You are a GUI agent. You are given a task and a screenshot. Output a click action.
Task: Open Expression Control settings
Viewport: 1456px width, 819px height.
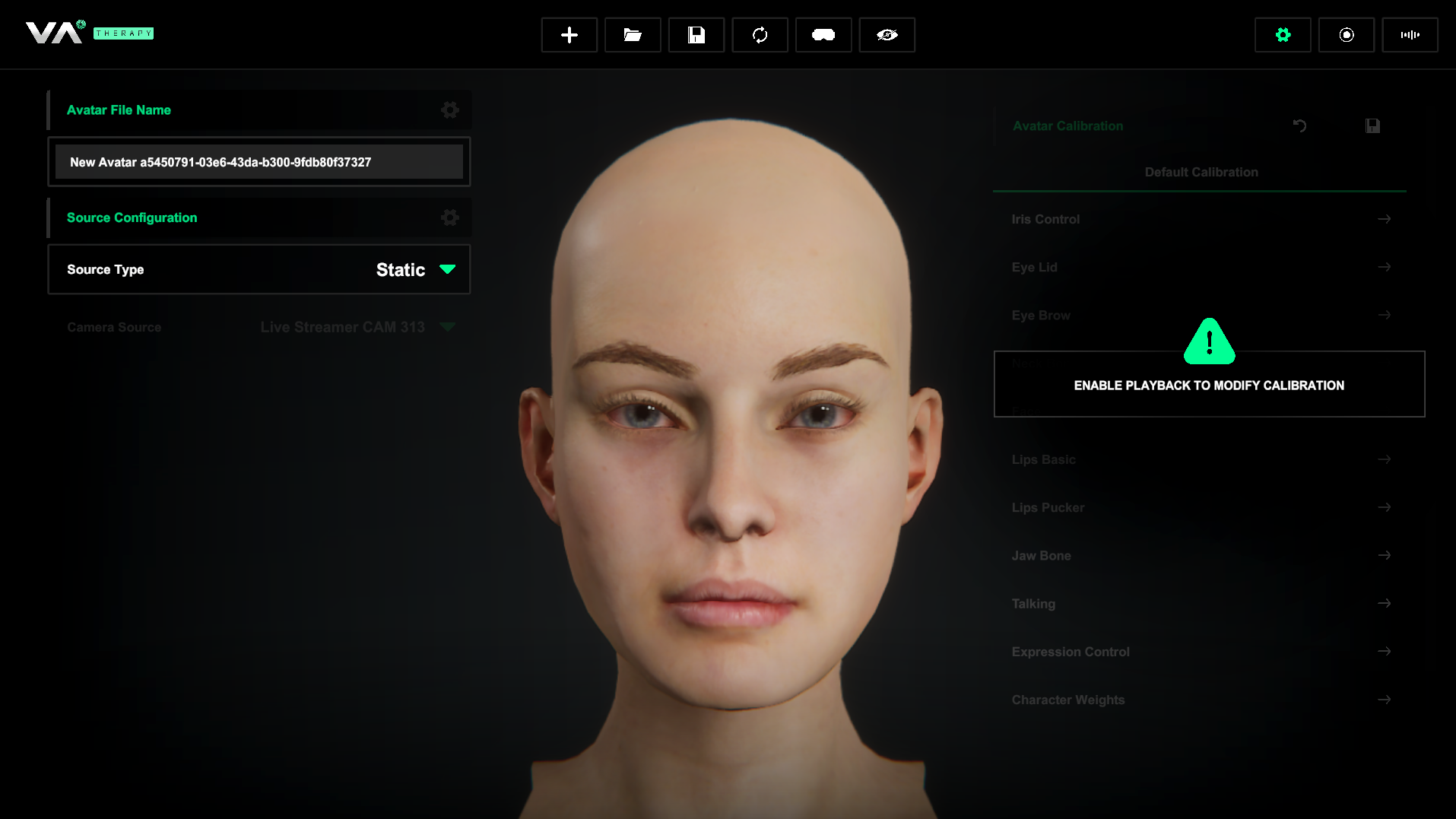[x=1201, y=652]
